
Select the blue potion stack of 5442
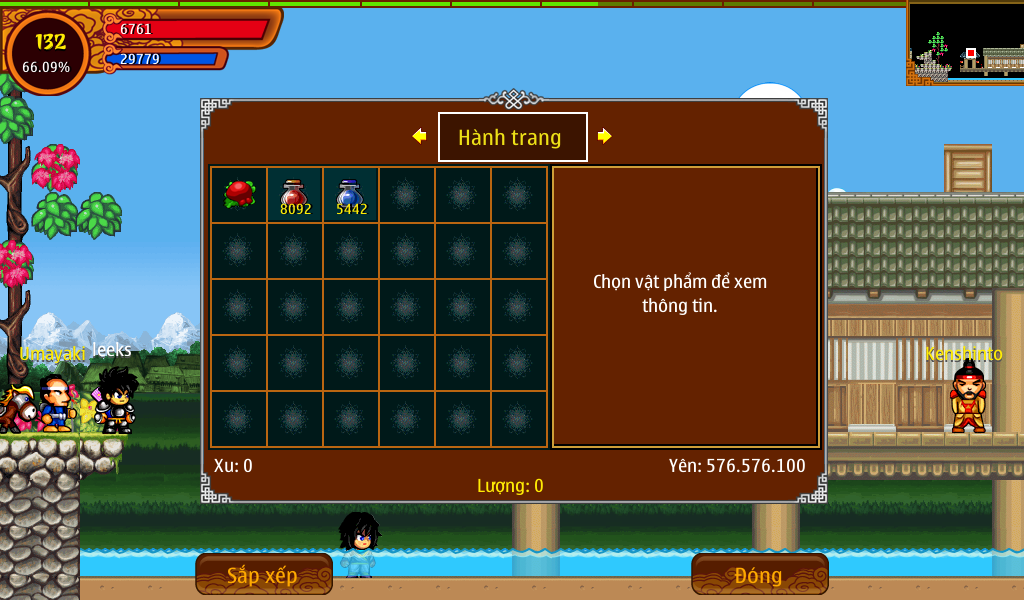(351, 194)
